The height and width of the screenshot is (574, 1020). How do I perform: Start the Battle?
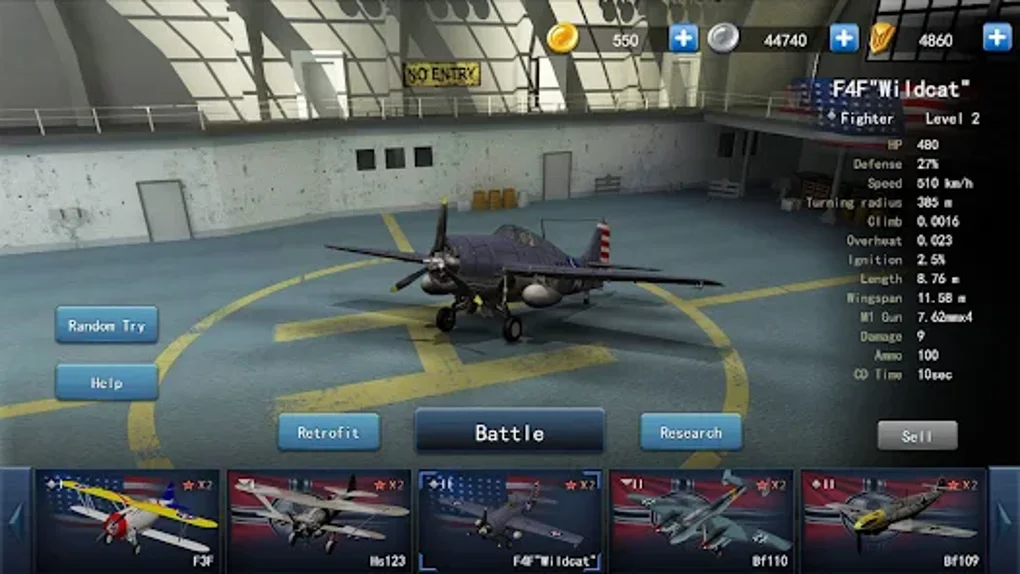[x=509, y=432]
